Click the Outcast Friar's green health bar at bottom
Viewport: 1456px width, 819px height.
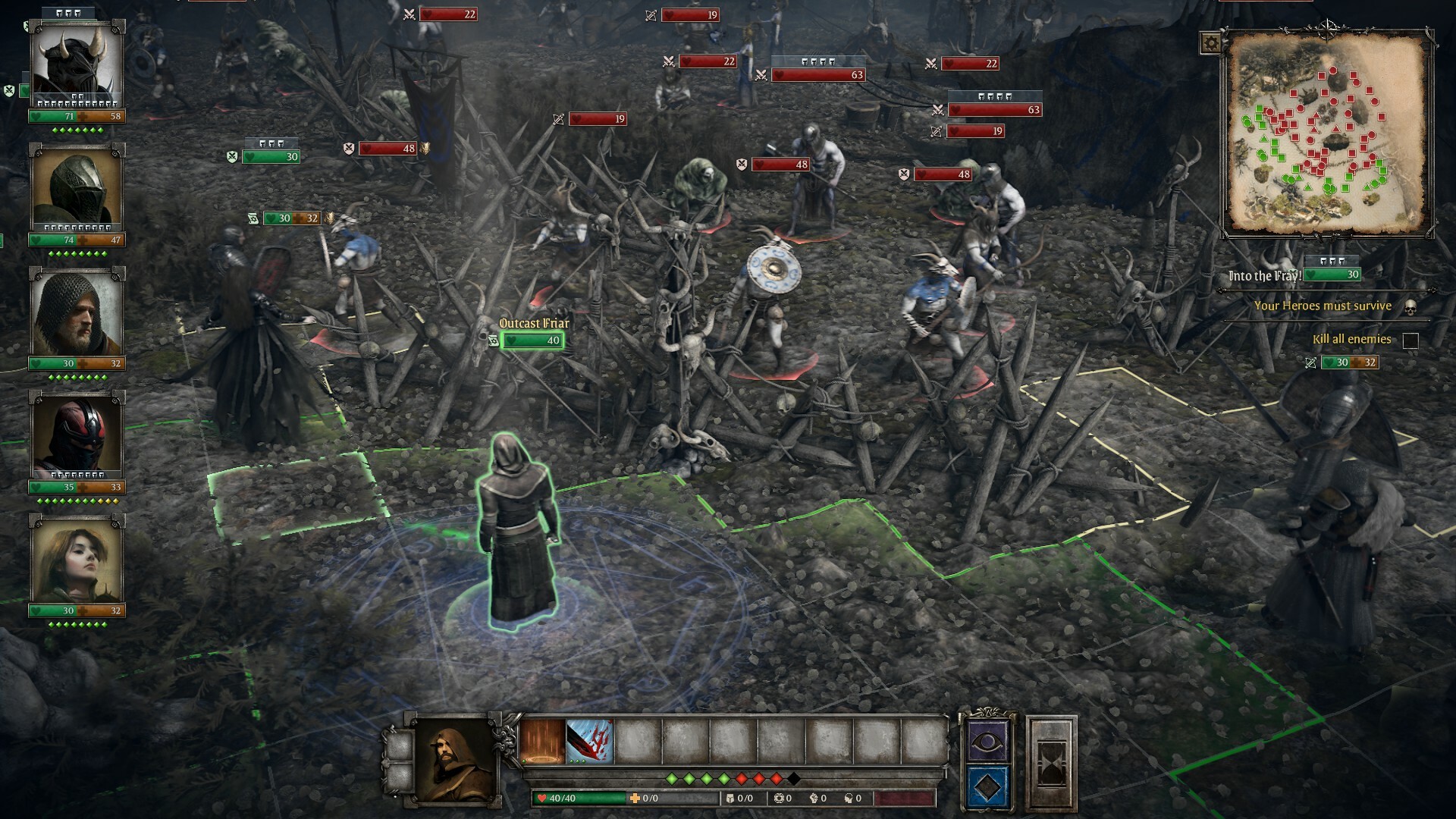[531, 340]
